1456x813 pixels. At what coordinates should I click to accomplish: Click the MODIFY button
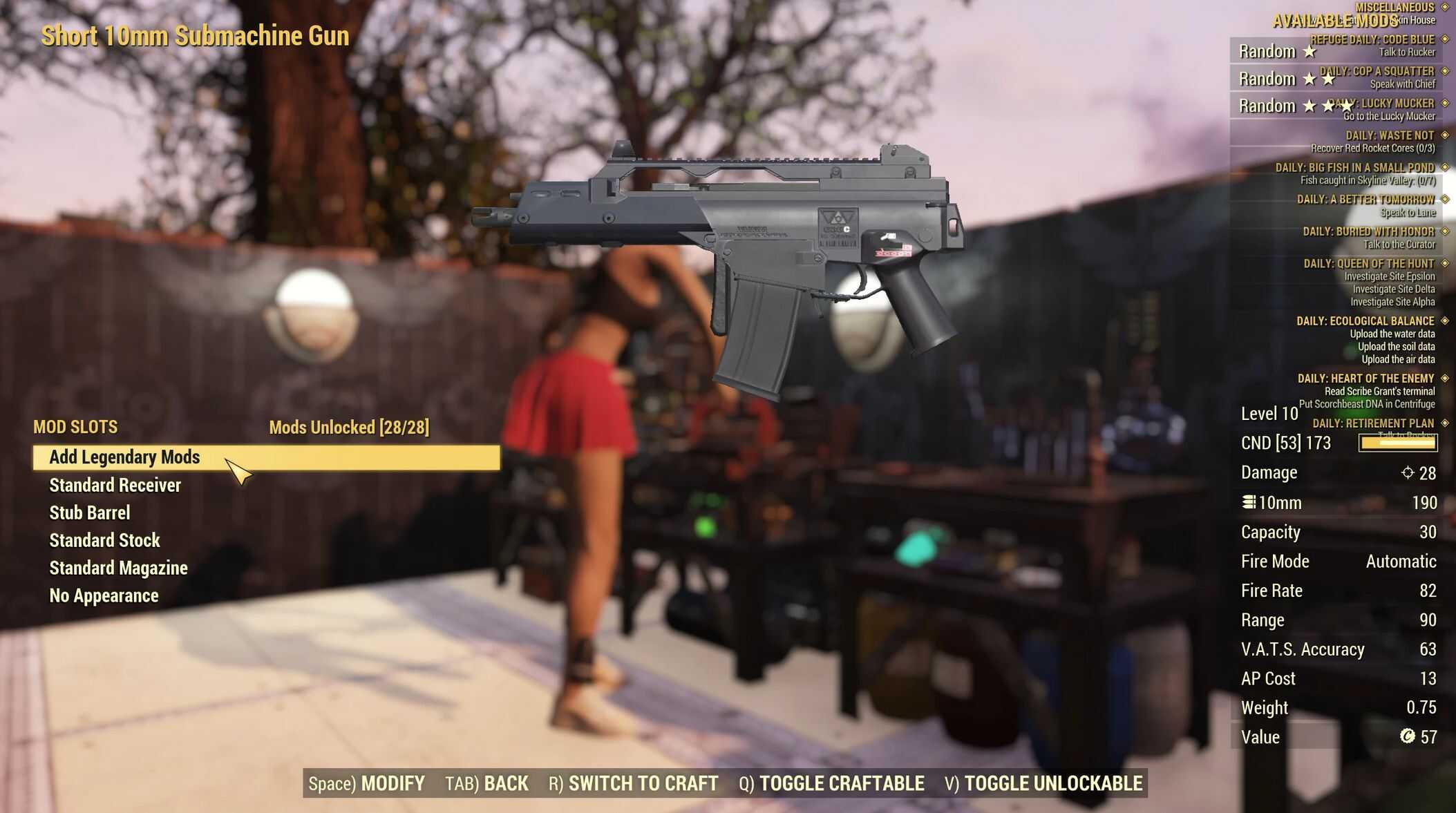click(367, 783)
